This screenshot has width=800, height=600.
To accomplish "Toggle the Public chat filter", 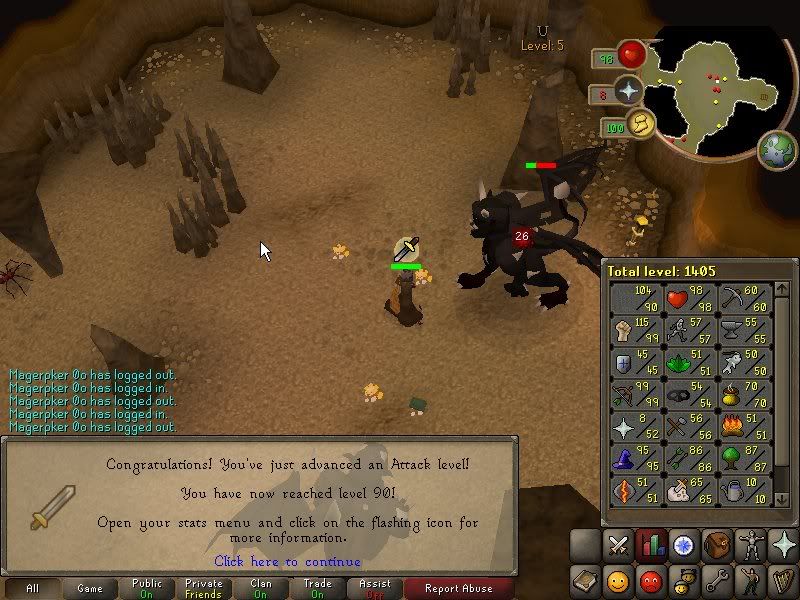I will (147, 589).
